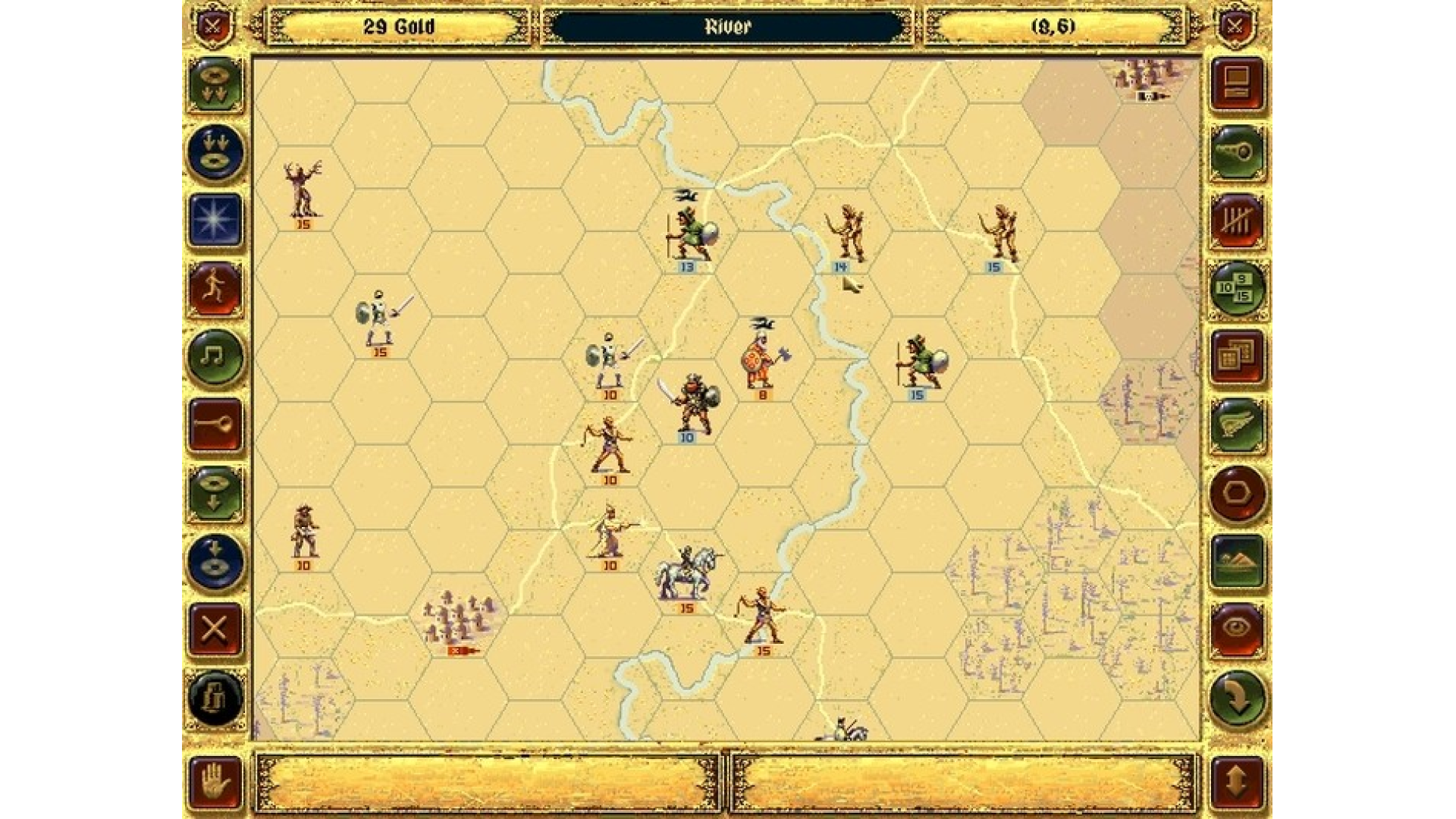Viewport: 1456px width, 819px height.
Task: Click the River terrain name banner
Action: 726,27
